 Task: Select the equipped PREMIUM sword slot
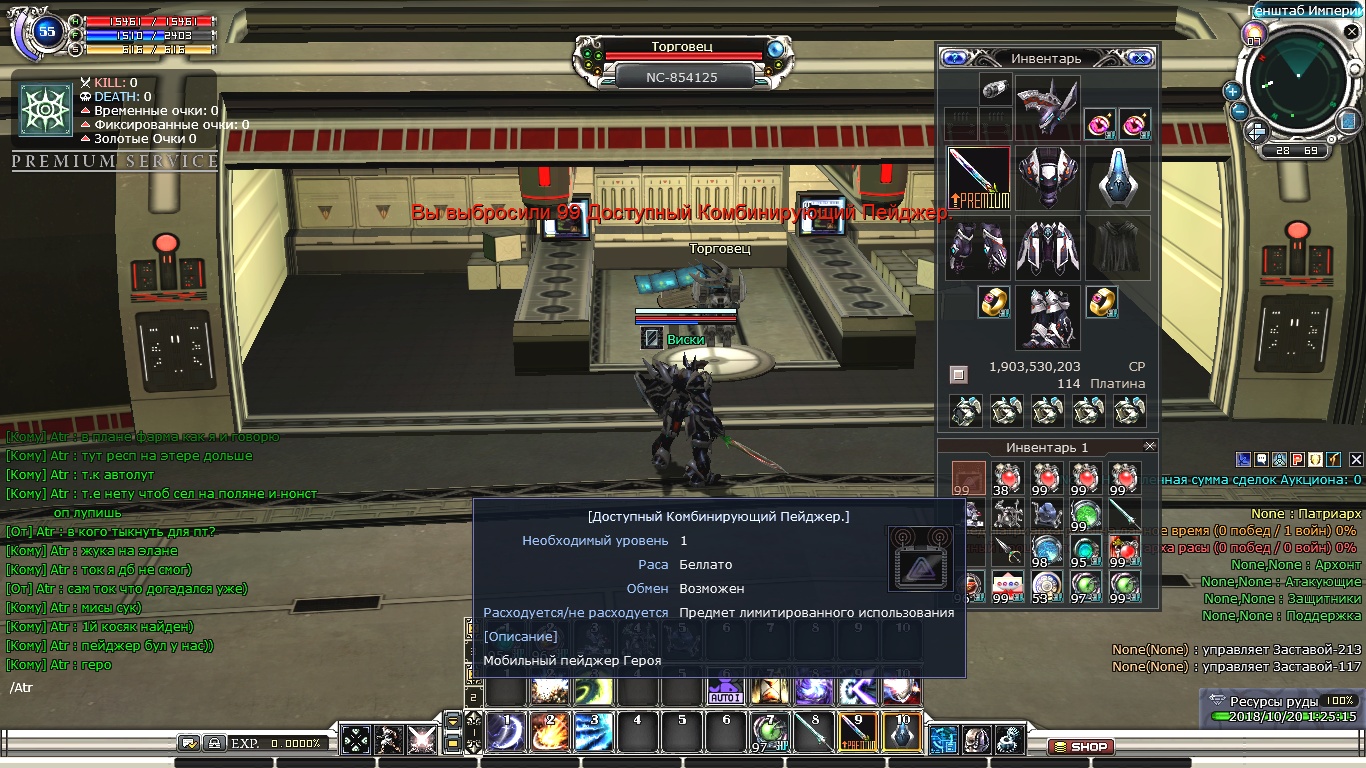(x=979, y=178)
